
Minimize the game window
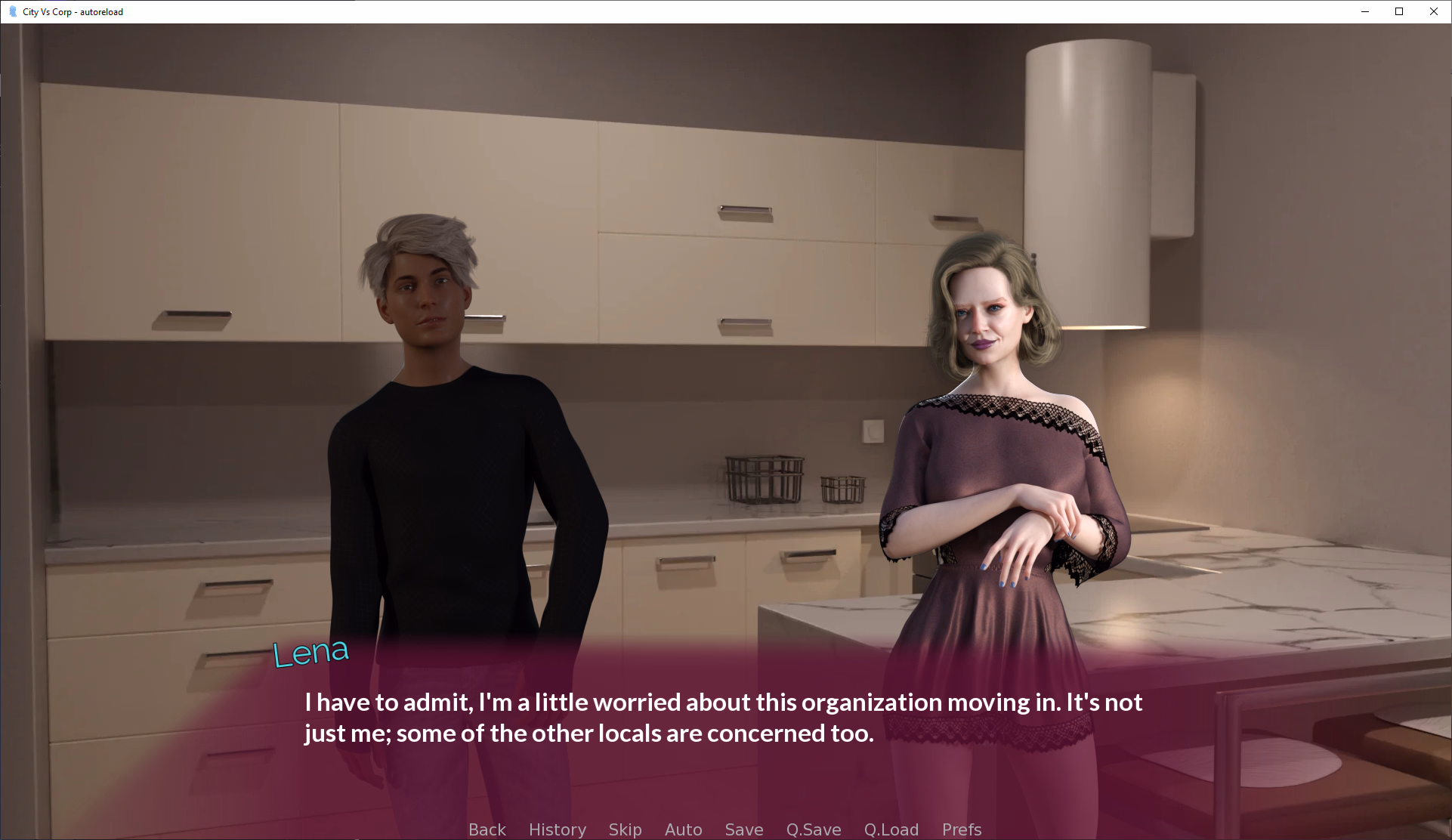click(x=1364, y=11)
